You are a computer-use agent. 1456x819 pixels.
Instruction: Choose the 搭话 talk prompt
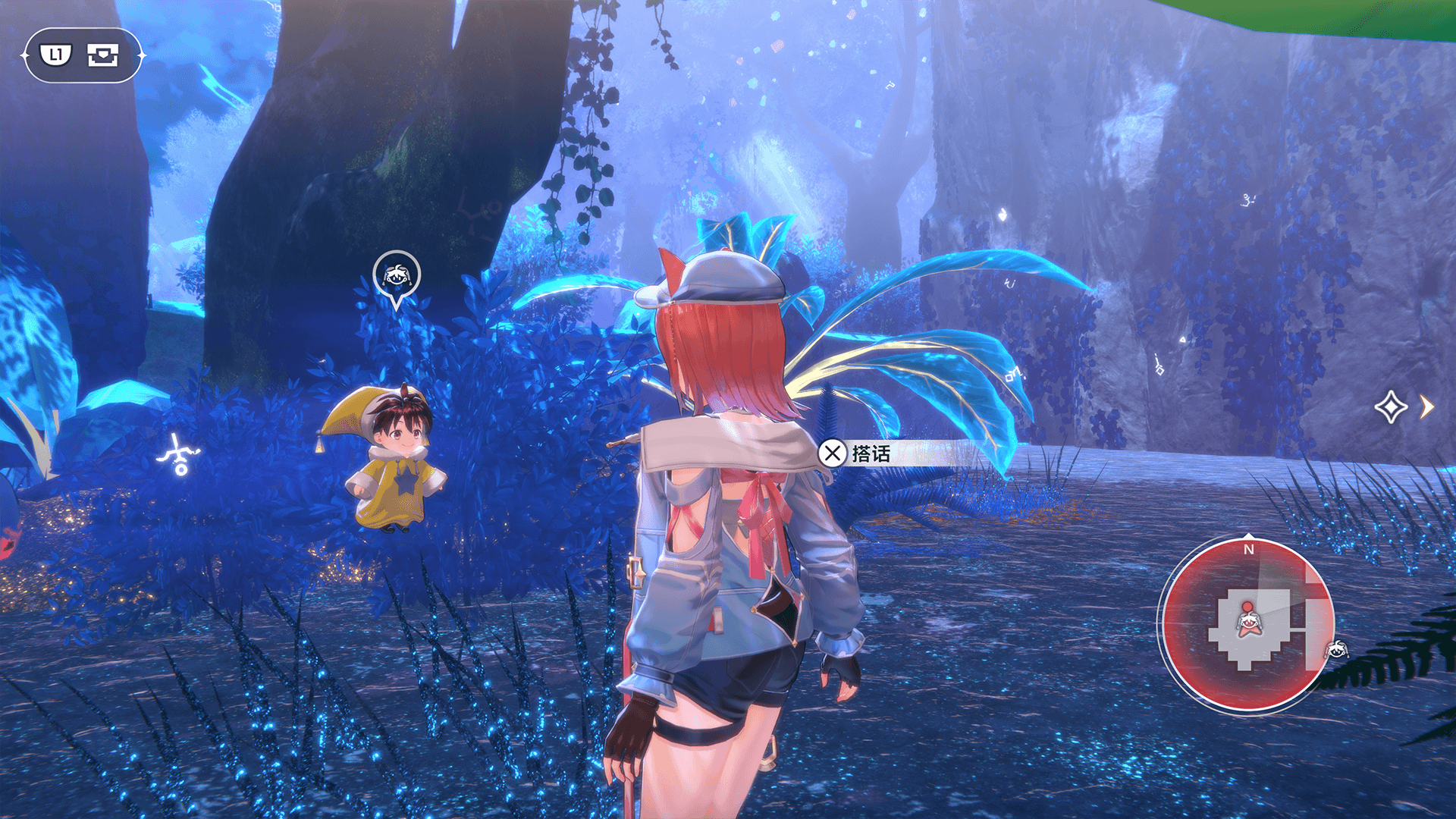click(x=856, y=453)
